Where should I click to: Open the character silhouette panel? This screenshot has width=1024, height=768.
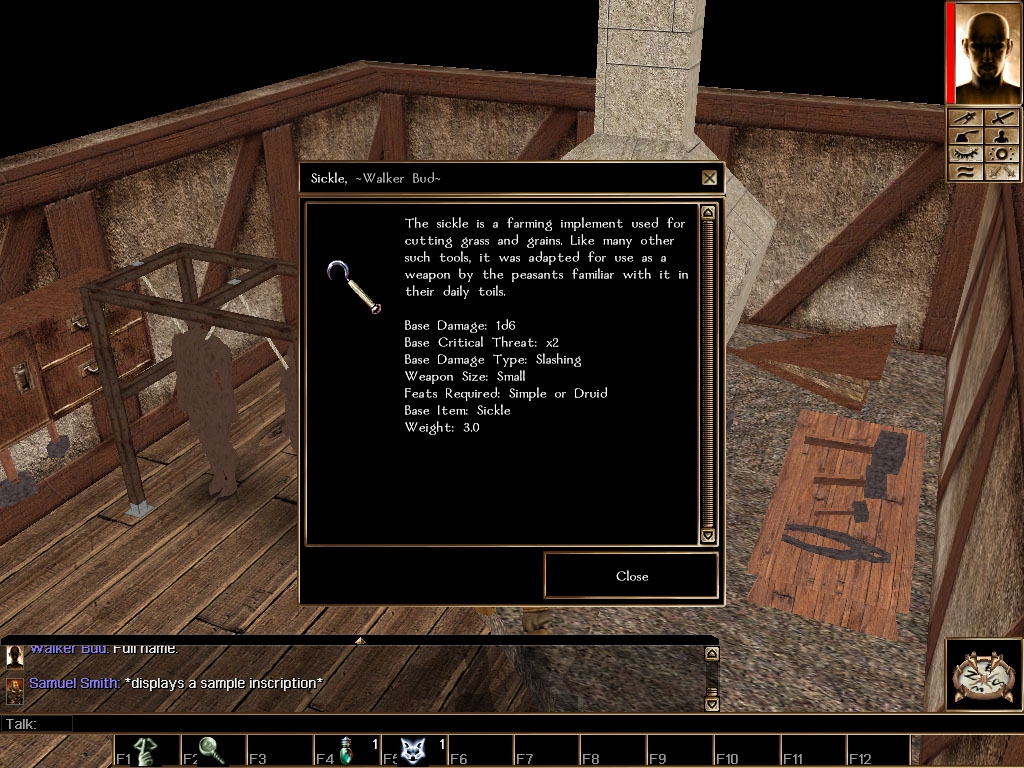(1003, 136)
